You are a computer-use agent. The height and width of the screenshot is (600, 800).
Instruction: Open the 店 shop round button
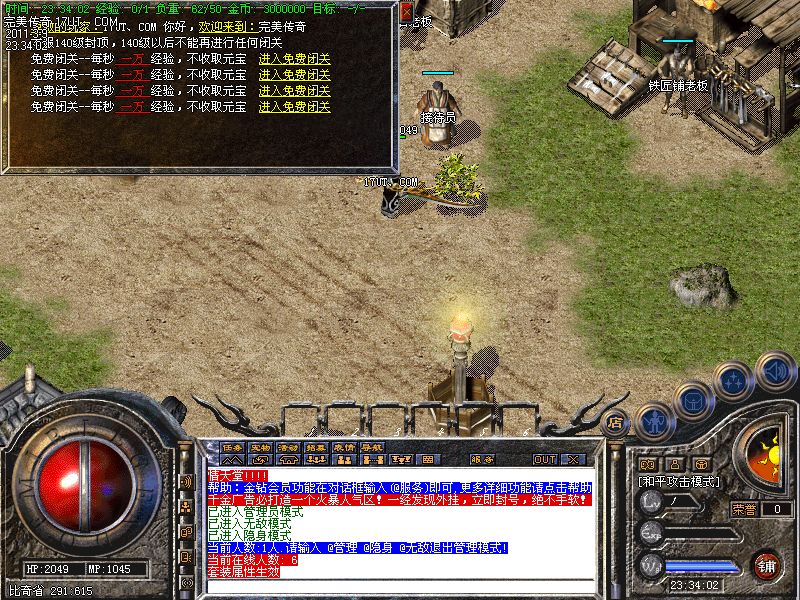616,423
